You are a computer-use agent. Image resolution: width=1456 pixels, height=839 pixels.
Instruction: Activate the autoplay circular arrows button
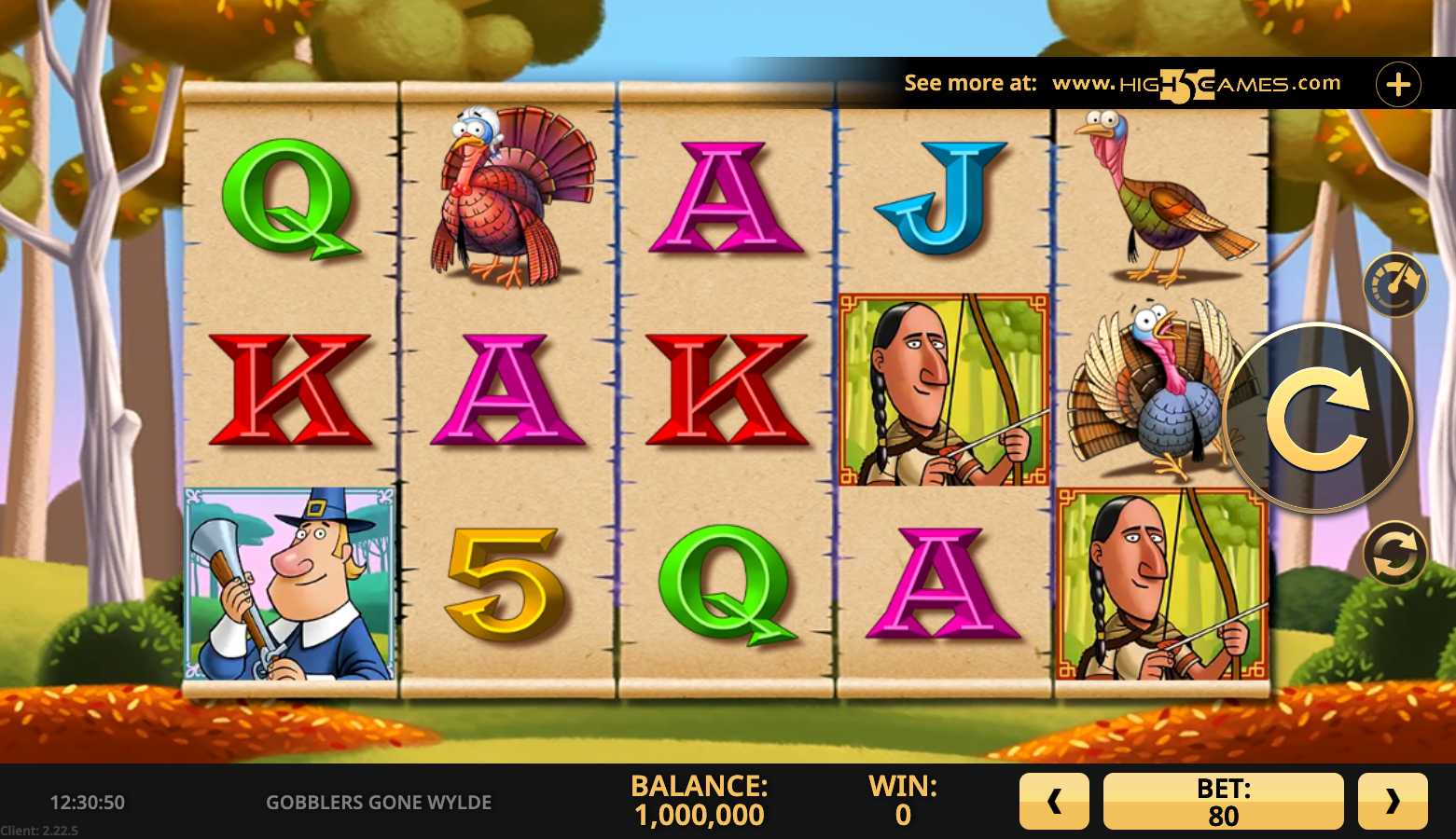(x=1395, y=553)
